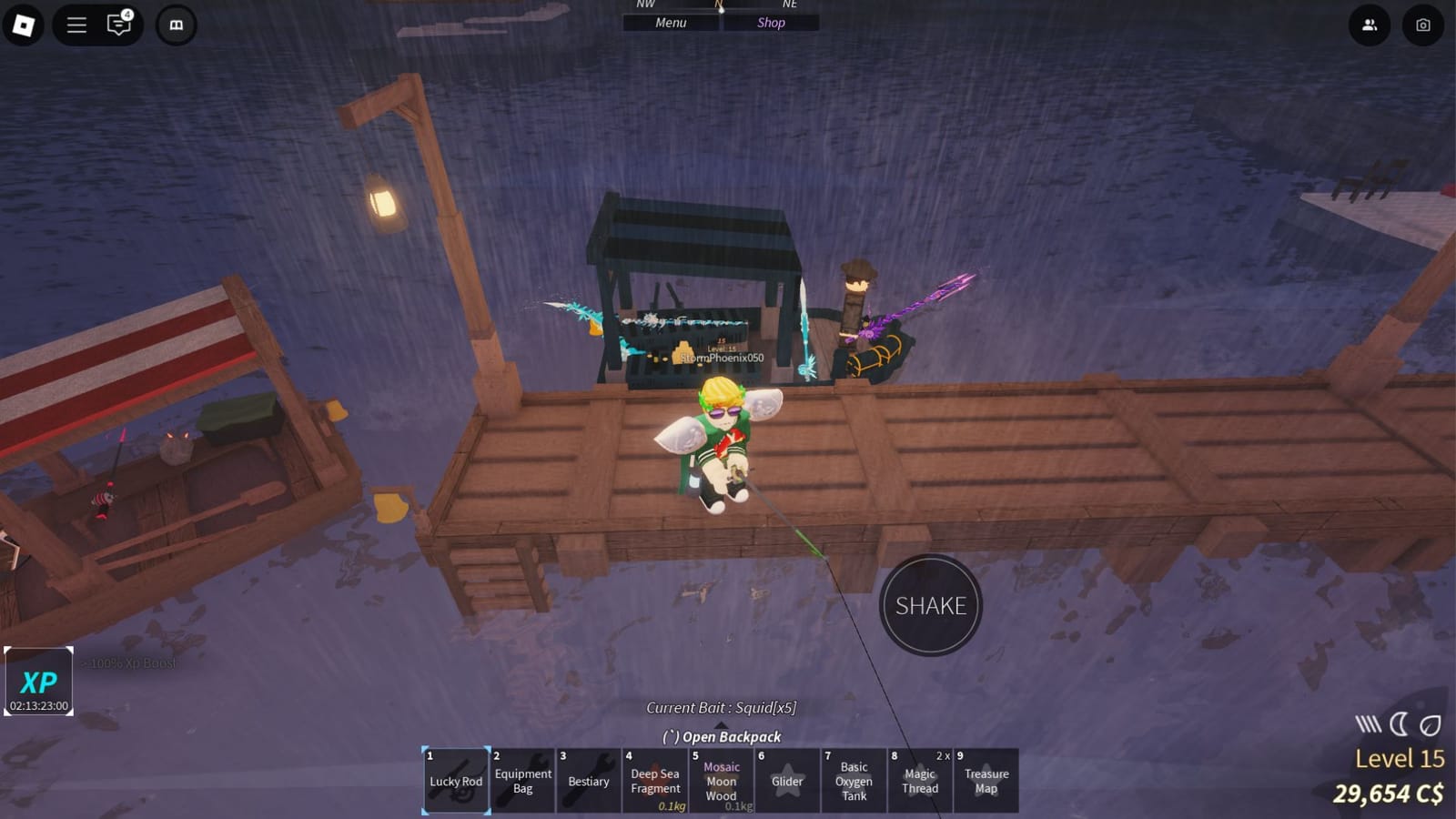Select the Magic Thread item
The image size is (1456, 819).
(920, 781)
